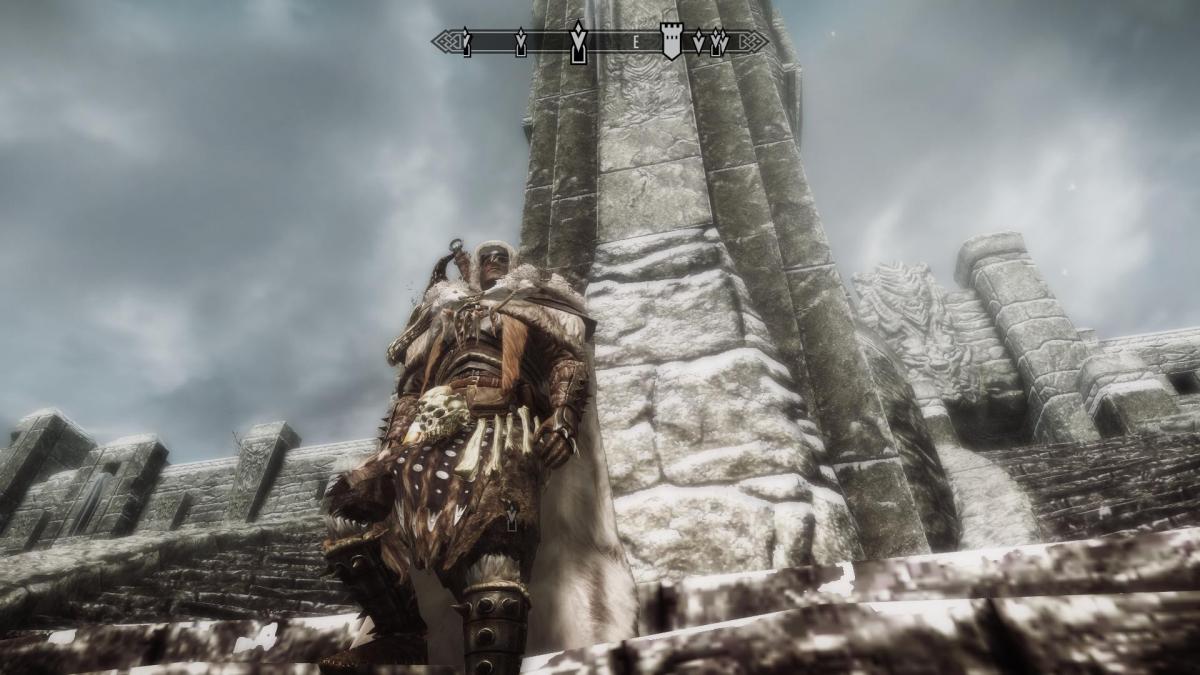1200x675 pixels.
Task: Click the East 'E' letter on the compass
Action: [x=635, y=42]
